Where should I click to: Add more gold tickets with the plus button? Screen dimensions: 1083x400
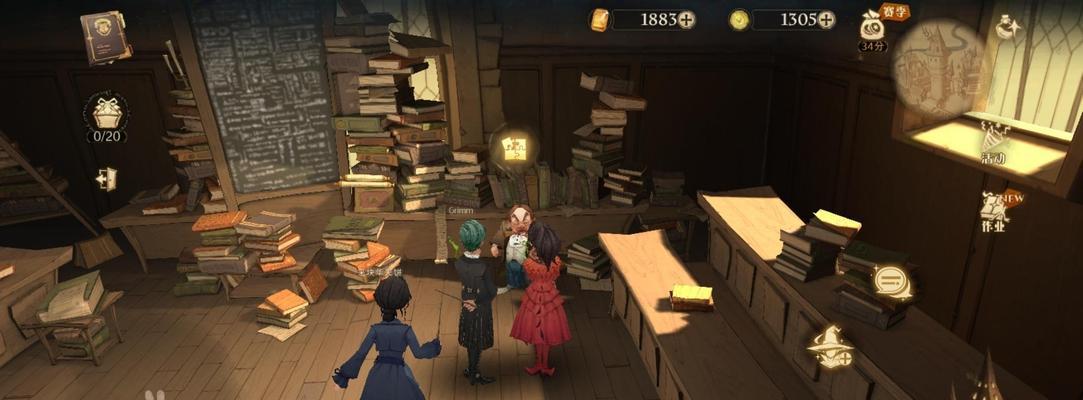point(686,20)
